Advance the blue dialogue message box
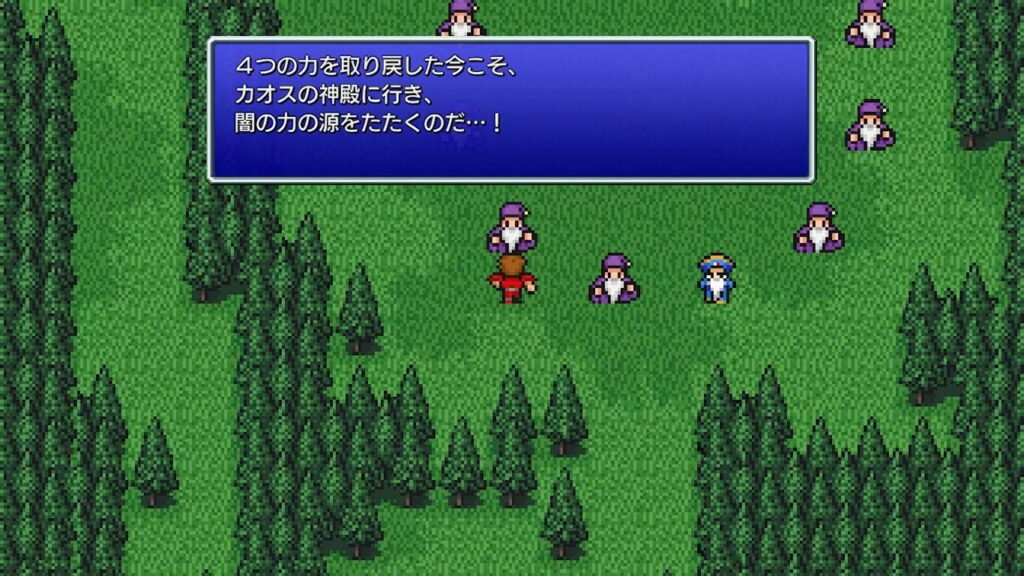Viewport: 1024px width, 576px height. point(510,110)
